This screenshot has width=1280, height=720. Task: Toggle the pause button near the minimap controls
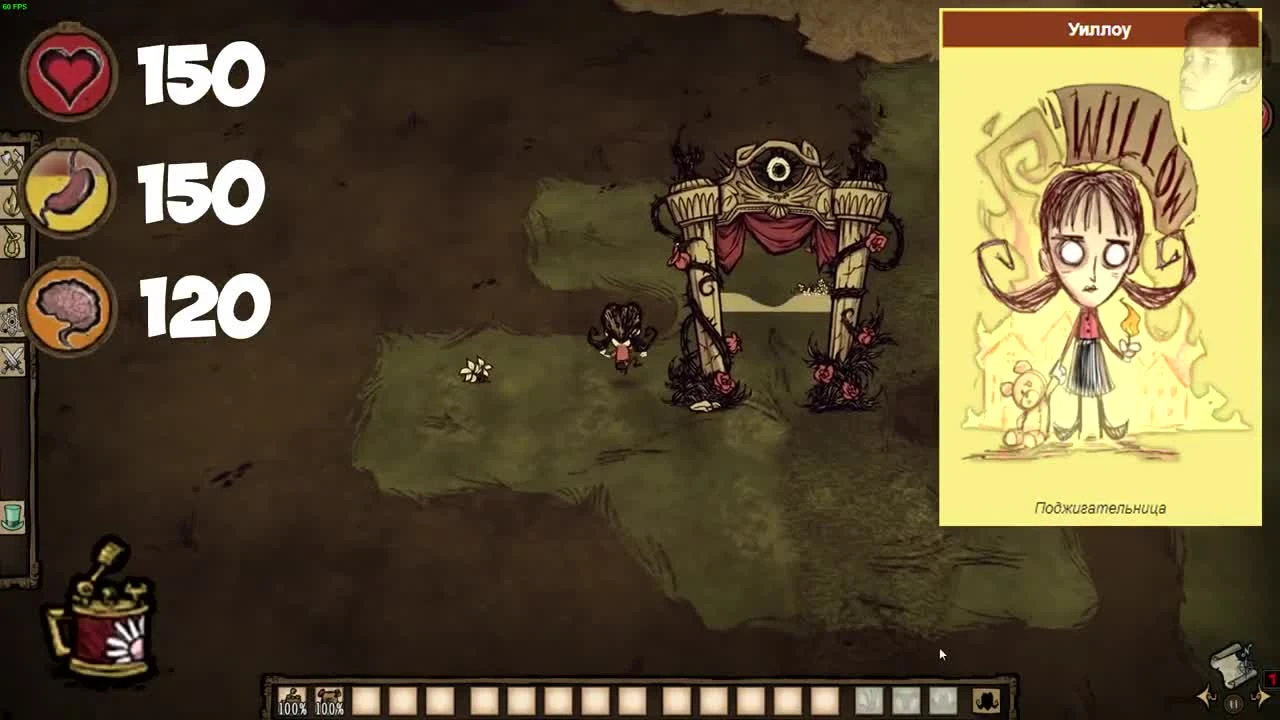coord(1233,704)
